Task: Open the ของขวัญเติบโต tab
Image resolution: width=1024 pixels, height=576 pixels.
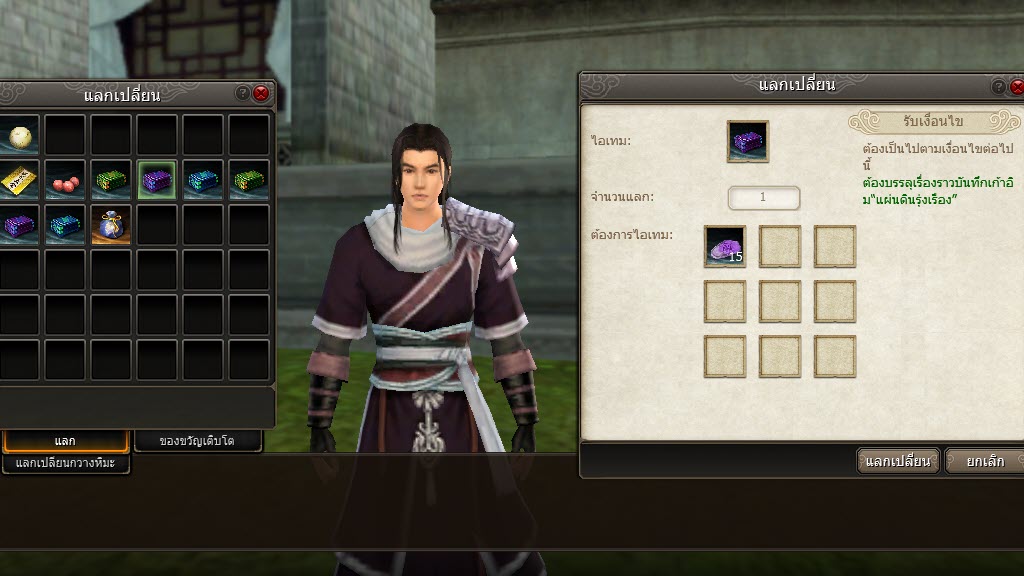Action: click(197, 441)
